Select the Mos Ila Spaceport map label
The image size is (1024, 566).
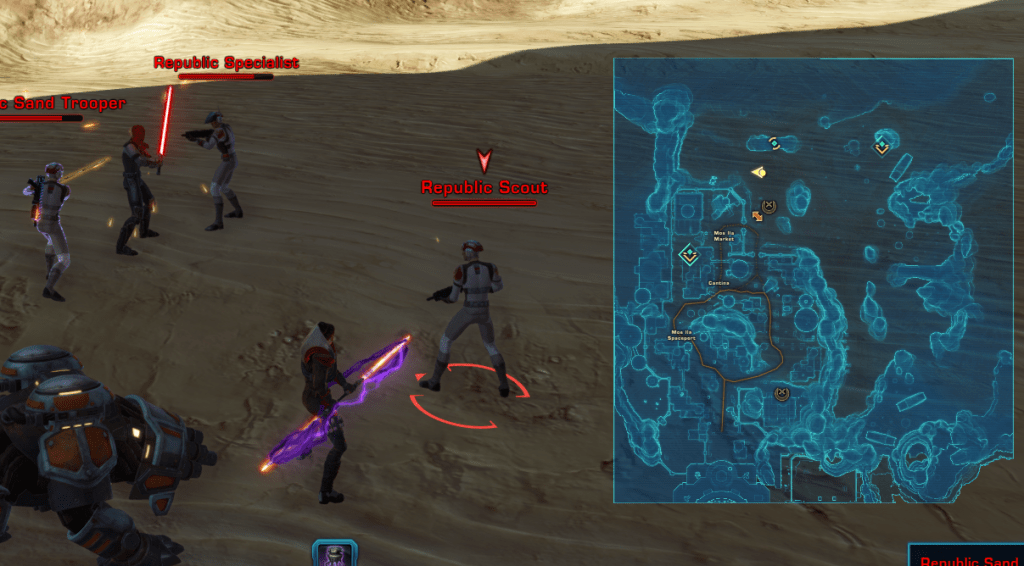tap(682, 336)
